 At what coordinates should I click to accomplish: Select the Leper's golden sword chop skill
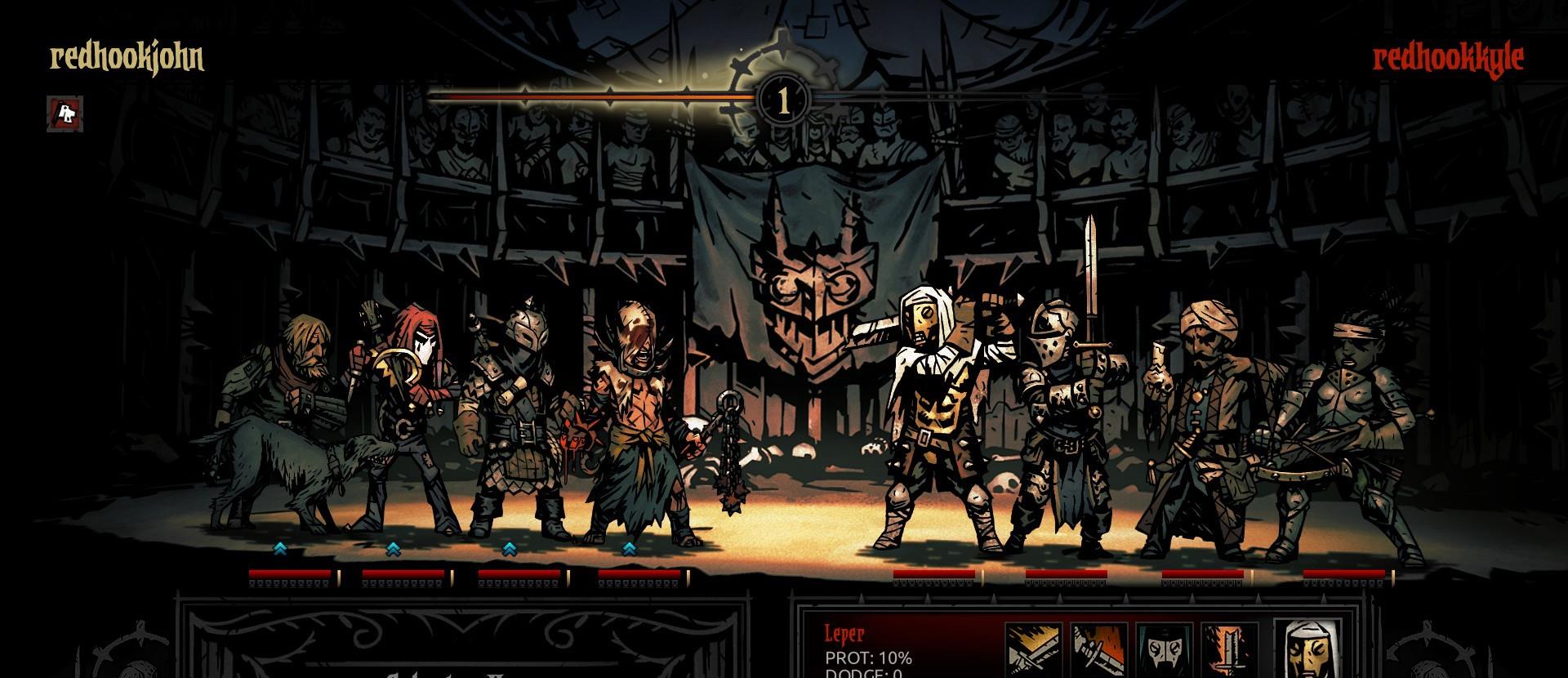click(x=1033, y=651)
